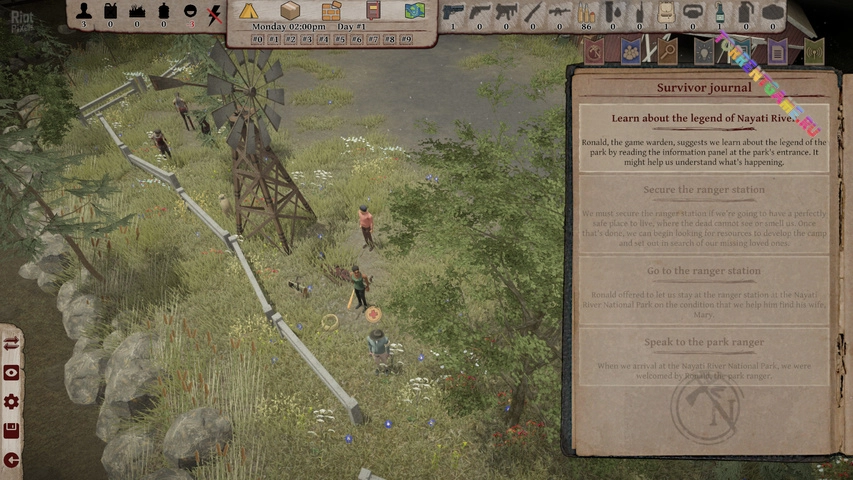Open settings with the gear icon
The height and width of the screenshot is (480, 853).
pyautogui.click(x=11, y=401)
